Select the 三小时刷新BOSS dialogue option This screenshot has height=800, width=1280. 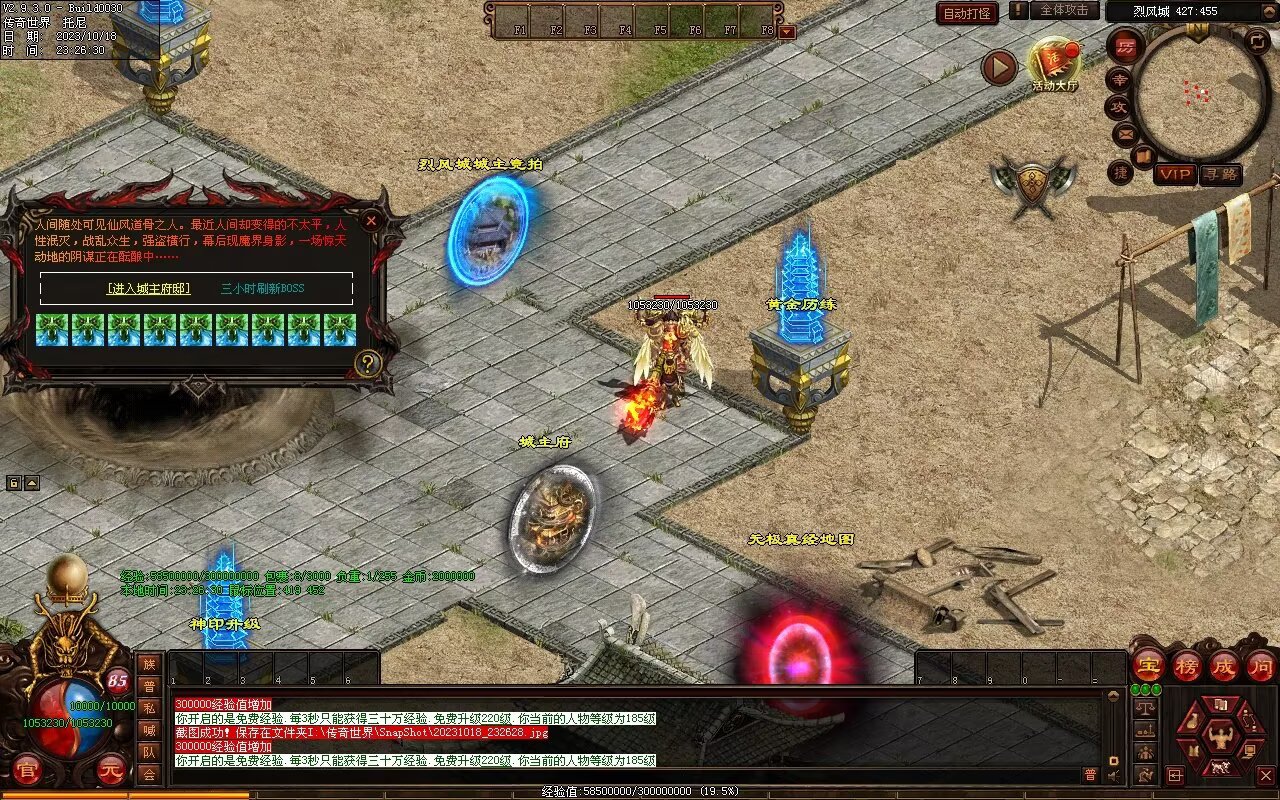point(263,289)
